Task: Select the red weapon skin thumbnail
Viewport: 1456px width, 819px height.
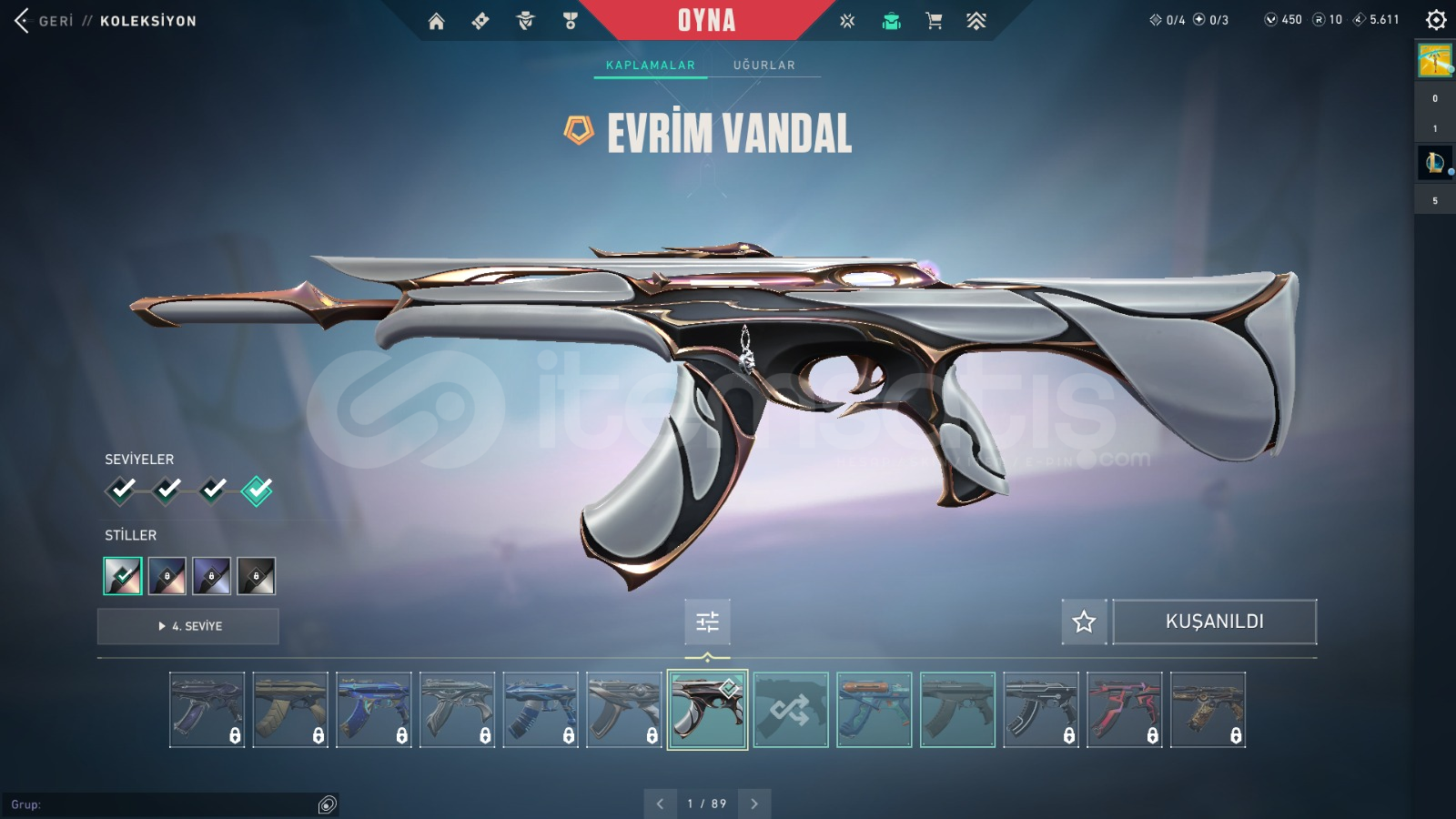Action: coord(1124,710)
